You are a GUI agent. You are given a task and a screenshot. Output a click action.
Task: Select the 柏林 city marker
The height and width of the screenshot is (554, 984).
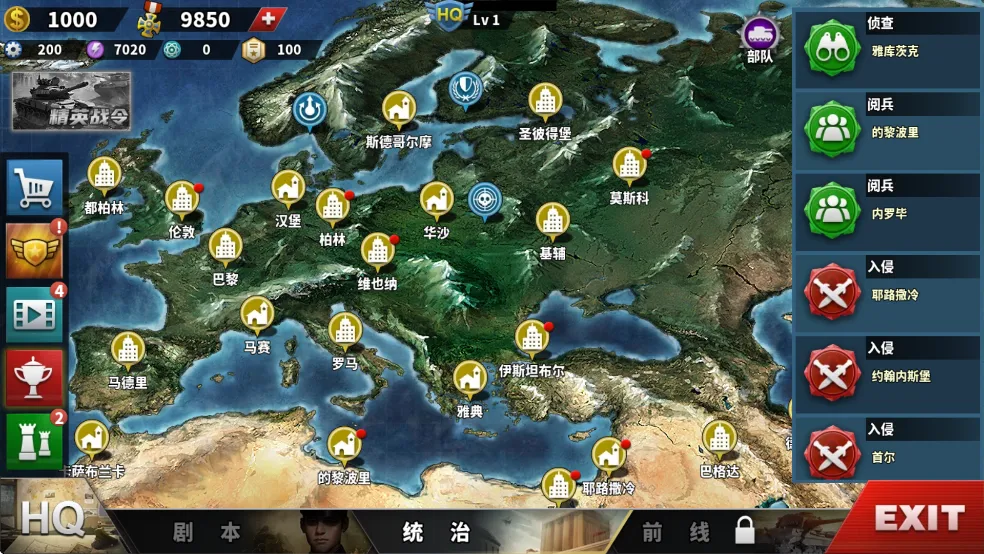332,208
